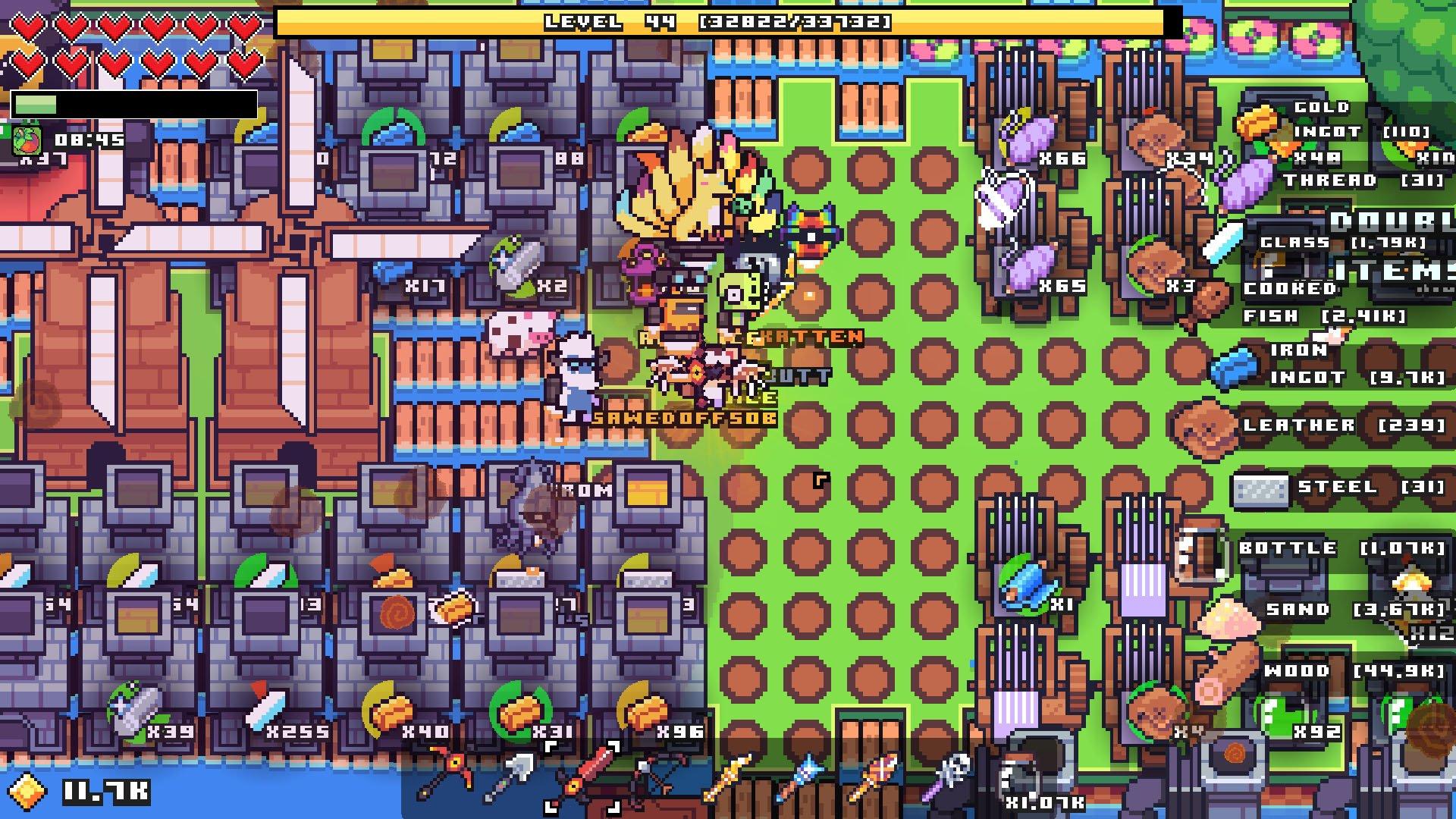This screenshot has width=1456, height=819.
Task: Click the leftmost heart in the health display
Action: (29, 25)
